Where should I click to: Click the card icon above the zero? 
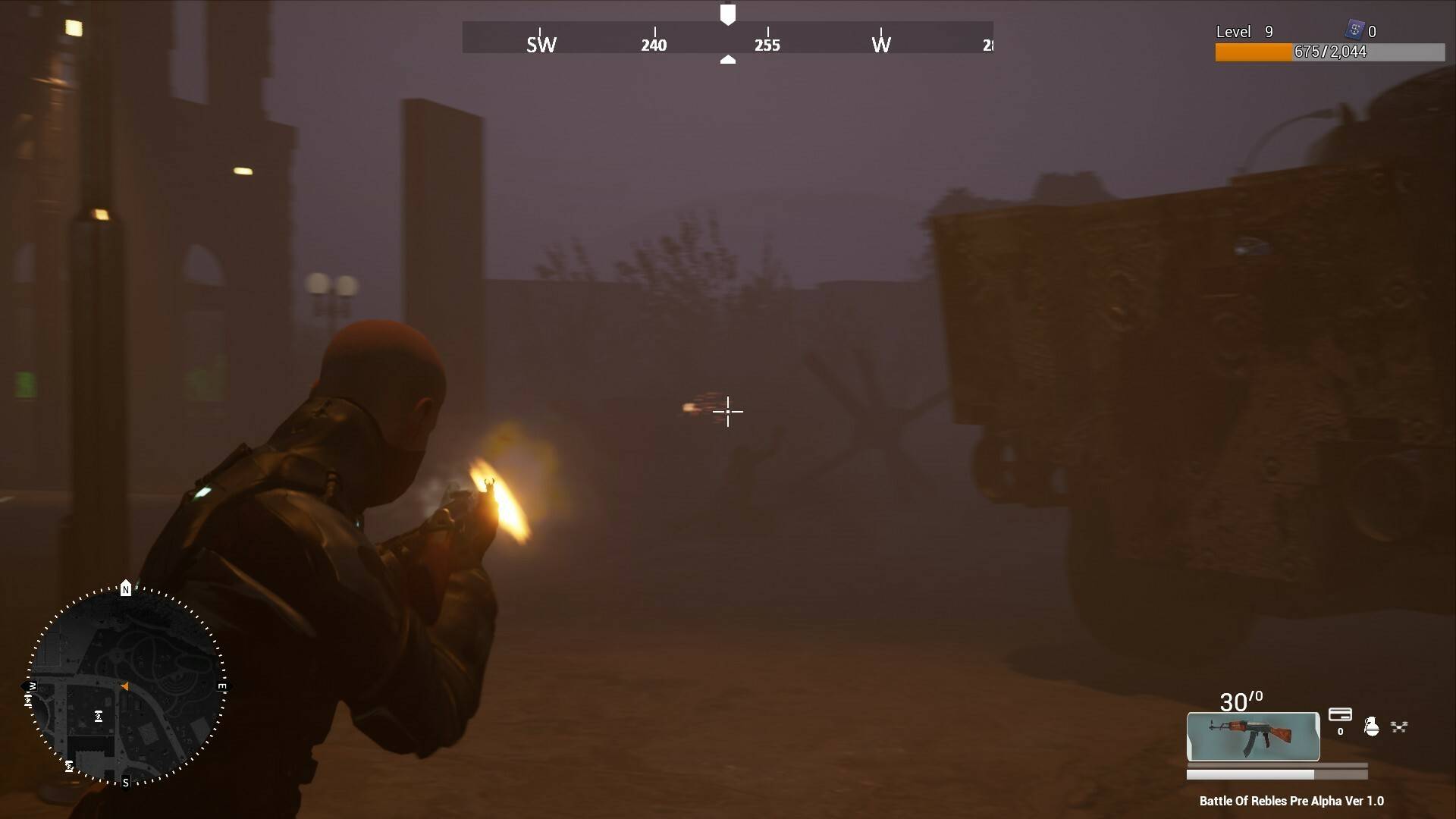pyautogui.click(x=1340, y=714)
